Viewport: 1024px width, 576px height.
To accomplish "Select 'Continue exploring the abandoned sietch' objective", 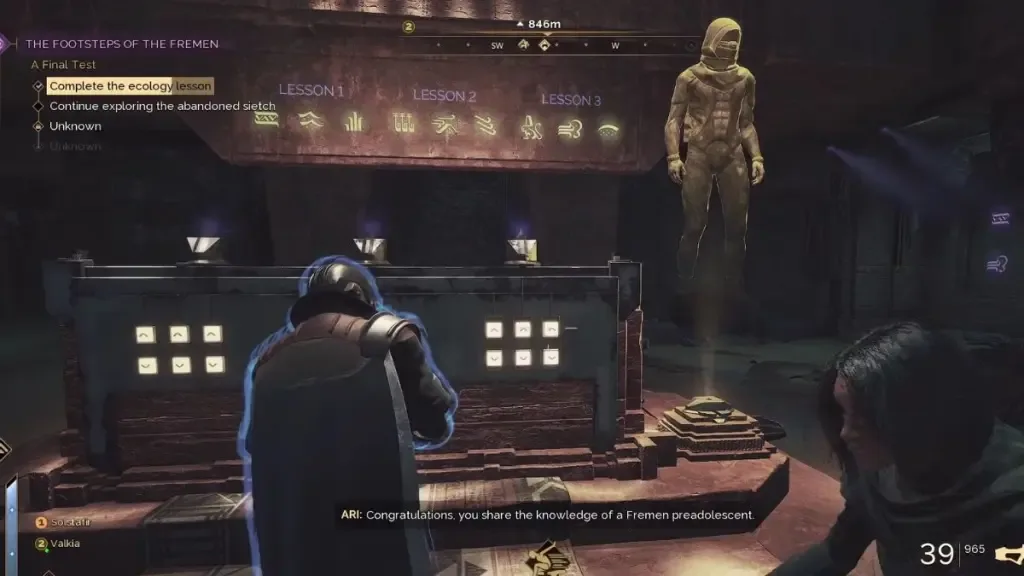I will coord(162,106).
